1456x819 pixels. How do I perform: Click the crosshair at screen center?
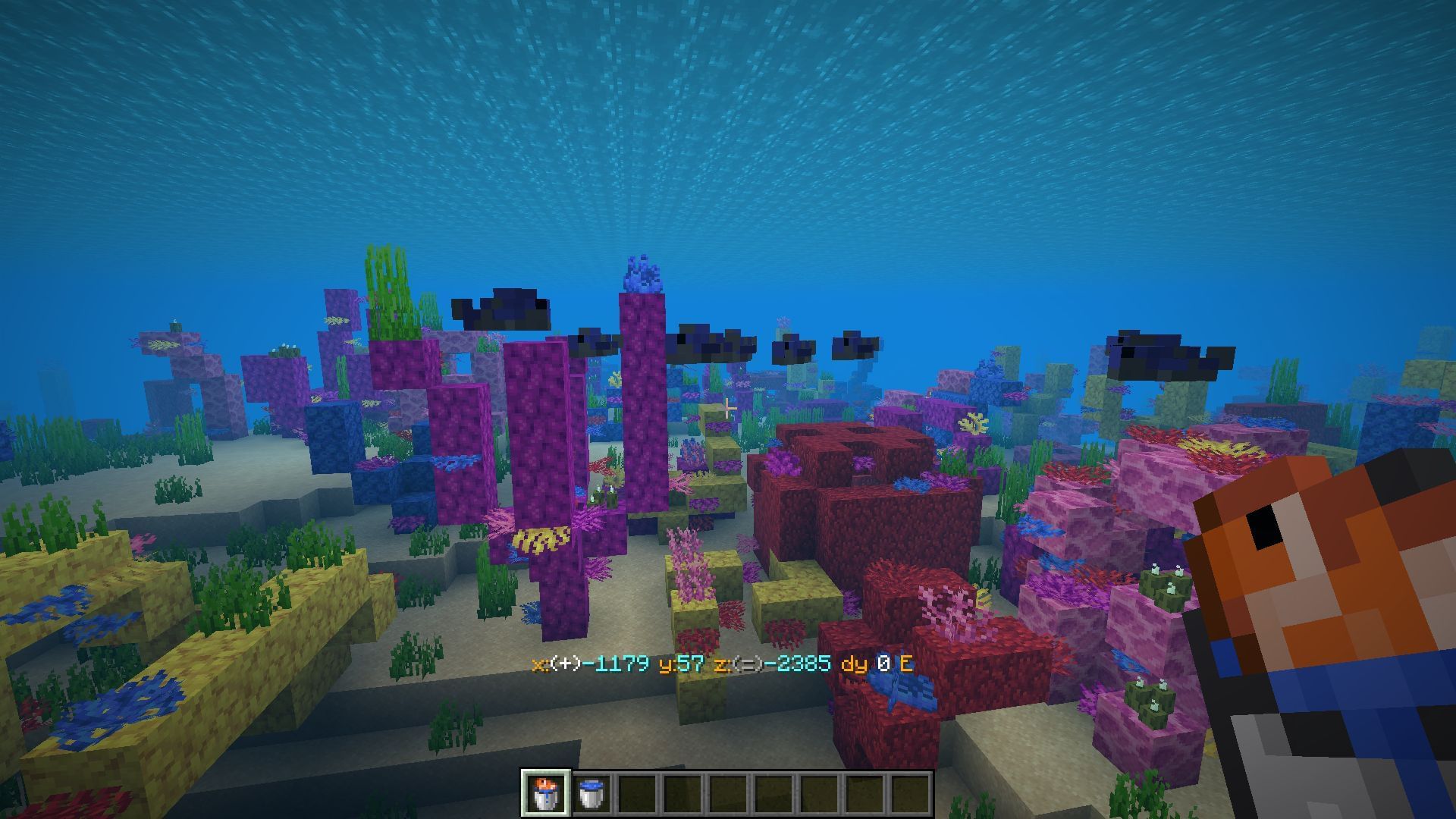tap(728, 409)
